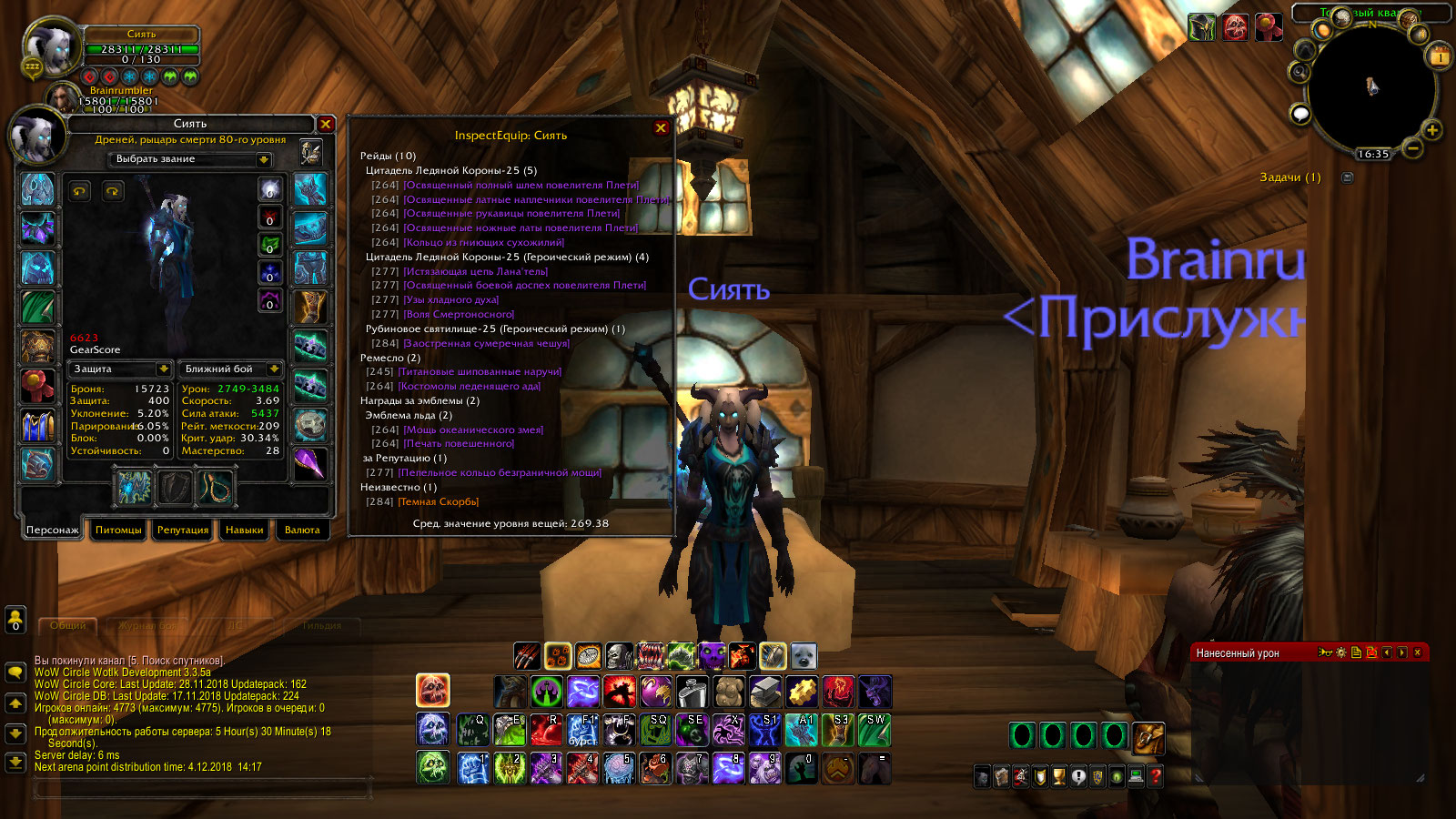This screenshot has height=819, width=1456.
Task: Zoom out on the minimap
Action: (x=1412, y=147)
